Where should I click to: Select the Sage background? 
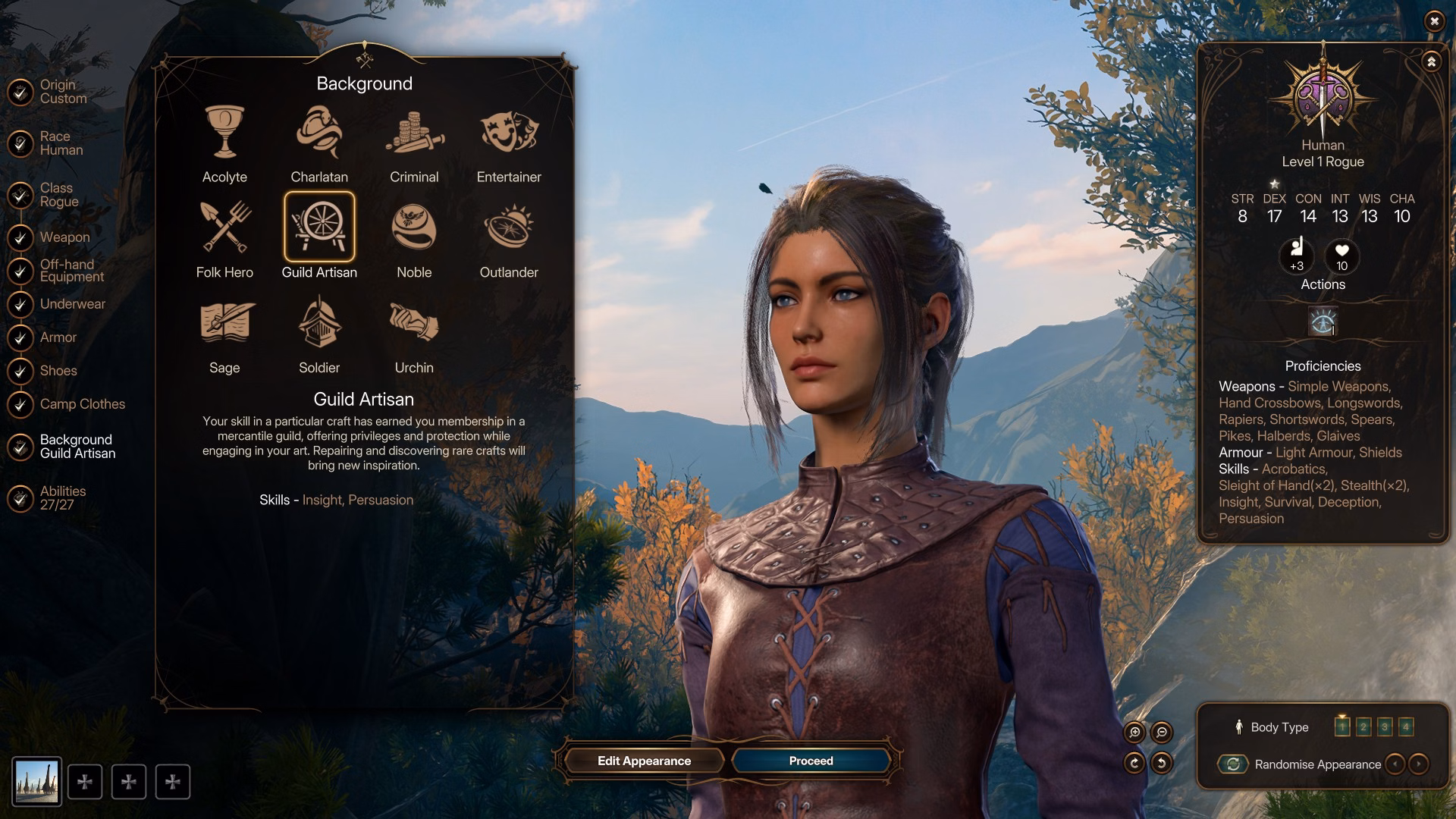[x=224, y=323]
